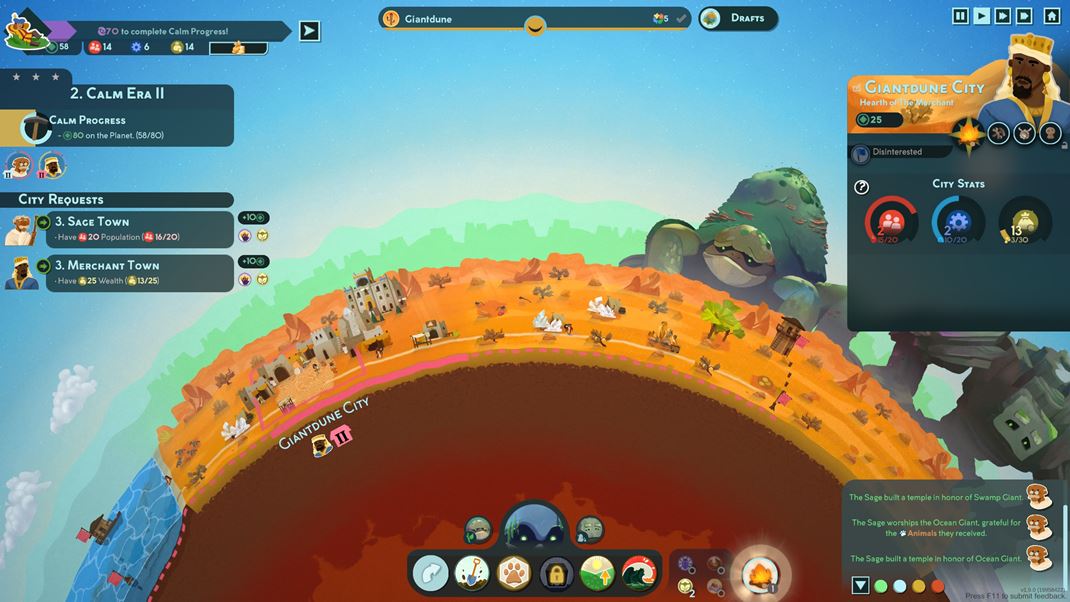This screenshot has width=1070, height=602.
Task: Open the City Stats help question mark
Action: [862, 187]
